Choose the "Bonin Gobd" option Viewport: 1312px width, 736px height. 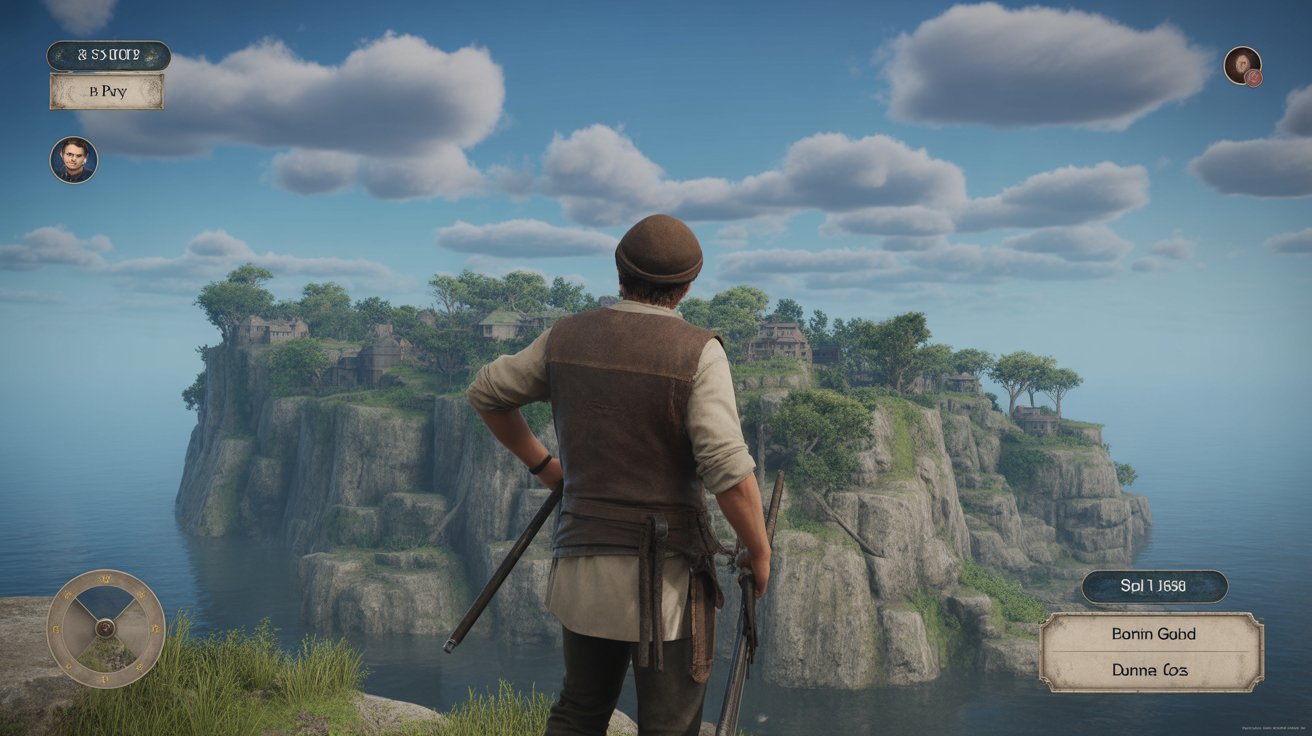click(x=1152, y=634)
